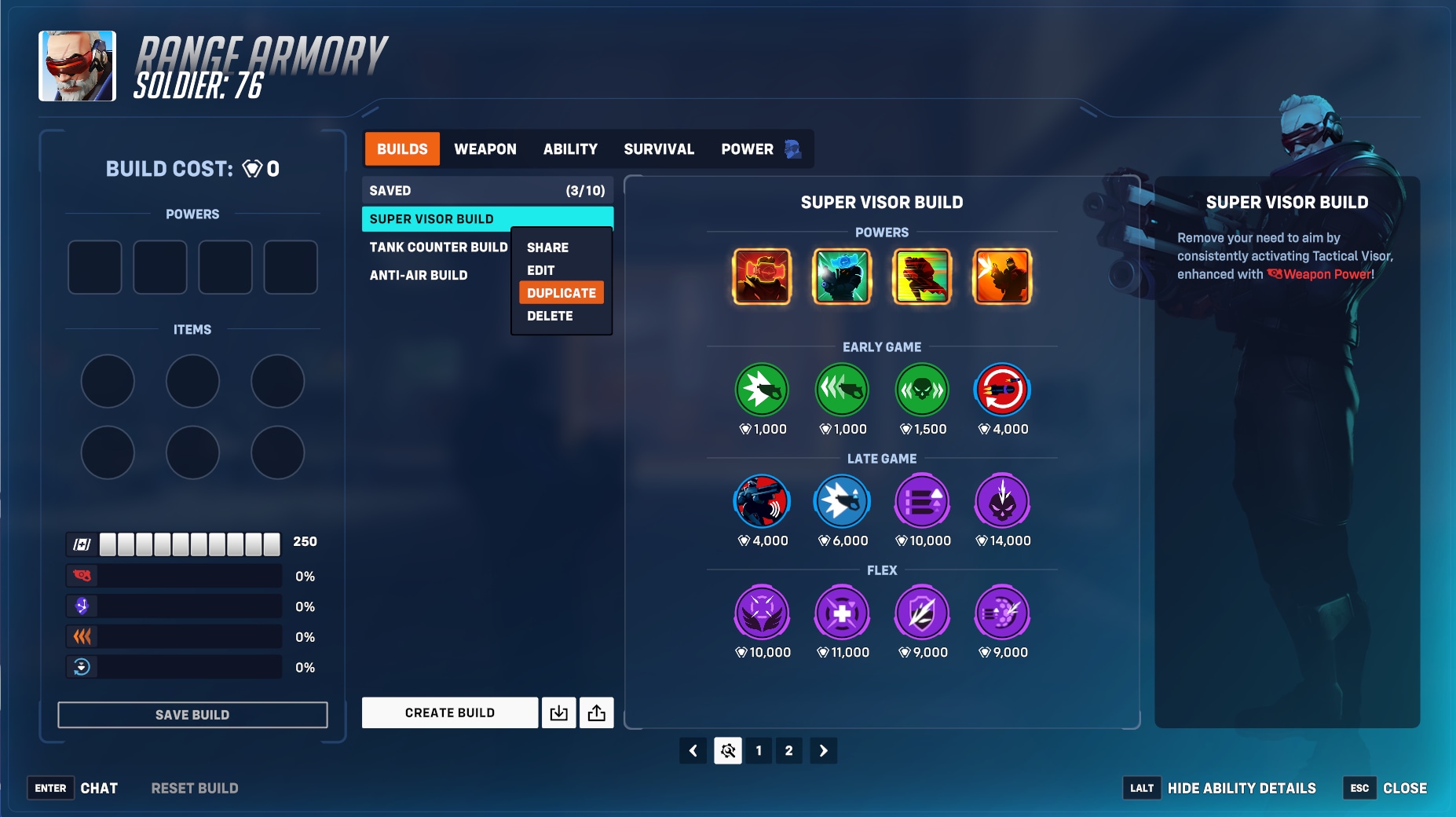This screenshot has width=1456, height=817.
Task: Click the next page arrow
Action: [823, 751]
